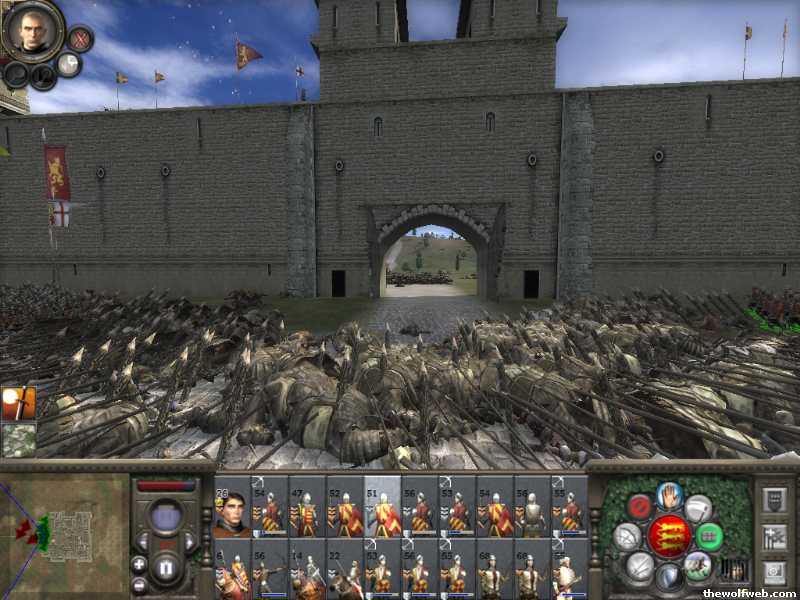
Task: Pause the battle with the pause button
Action: 167,568
